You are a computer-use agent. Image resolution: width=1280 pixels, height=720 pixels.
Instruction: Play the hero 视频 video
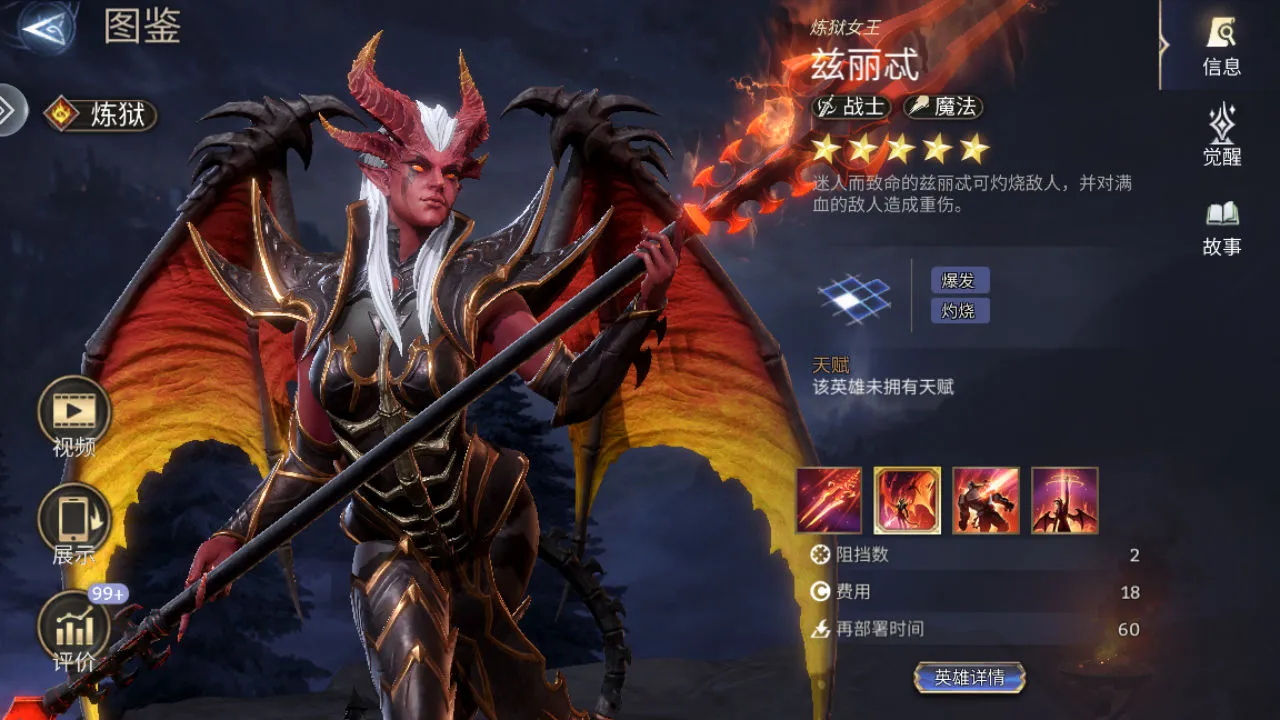tap(74, 411)
